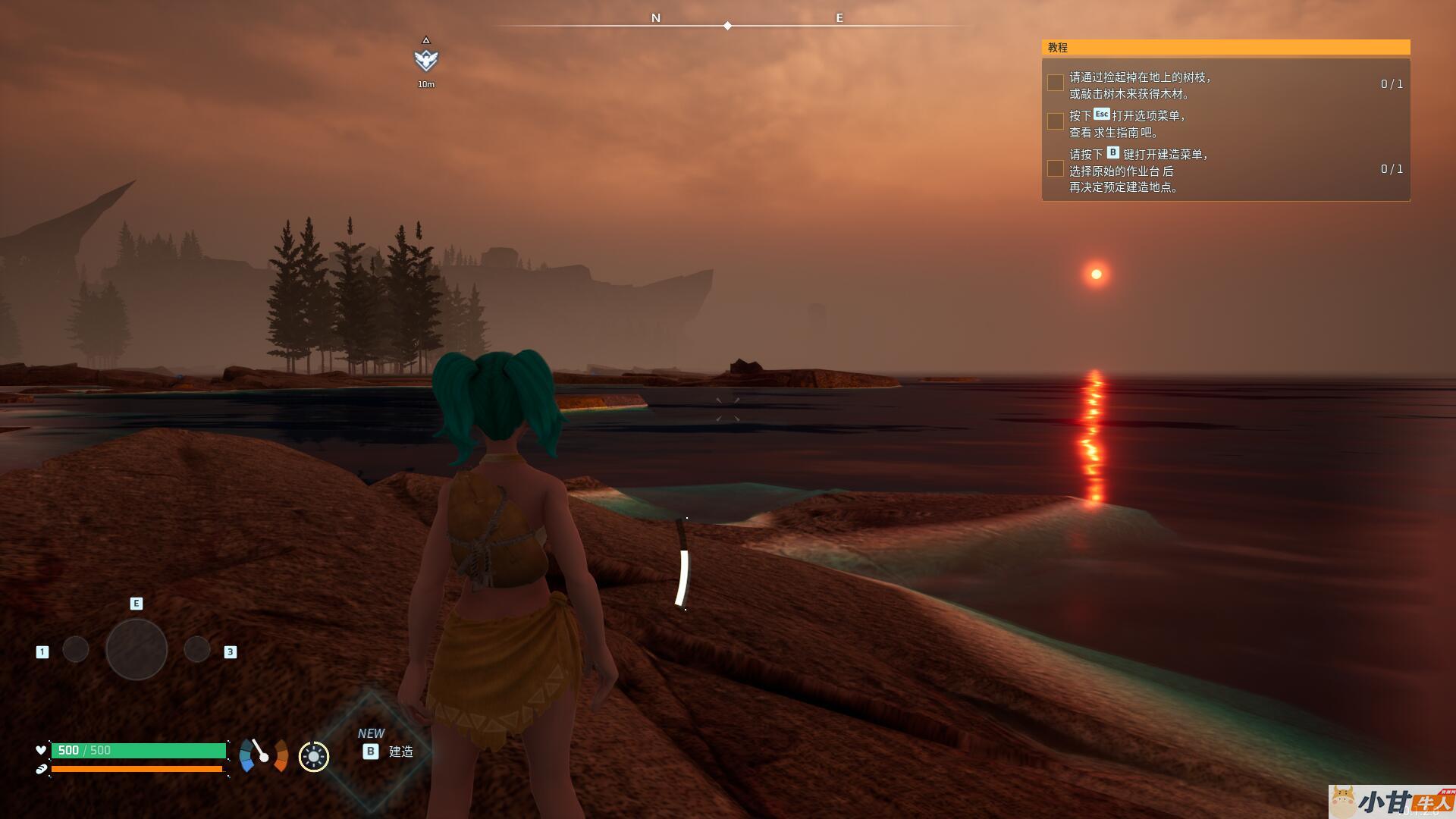Click the 小甘牛人 watermark logo
The height and width of the screenshot is (819, 1456).
[x=1391, y=802]
